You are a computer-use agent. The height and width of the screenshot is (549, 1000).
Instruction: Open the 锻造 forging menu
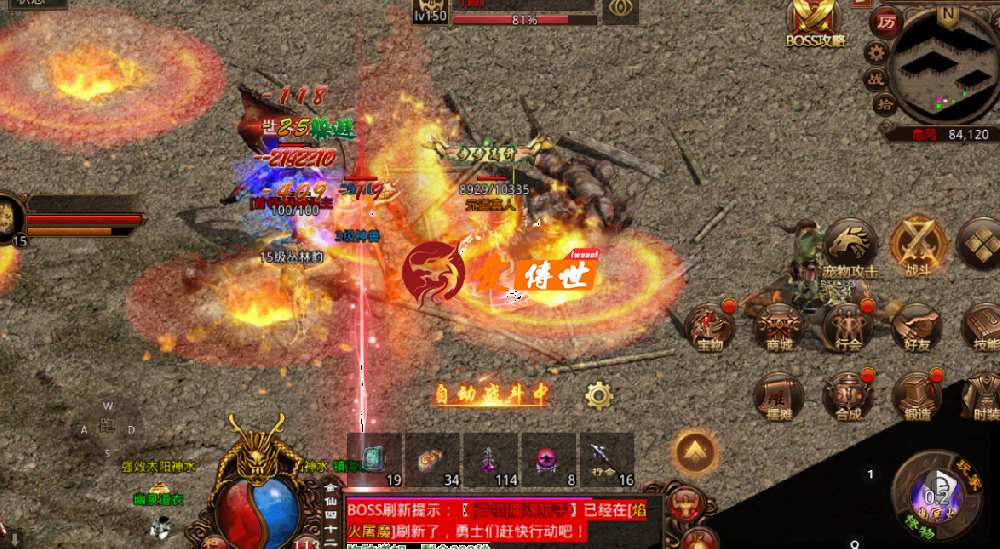pos(916,395)
